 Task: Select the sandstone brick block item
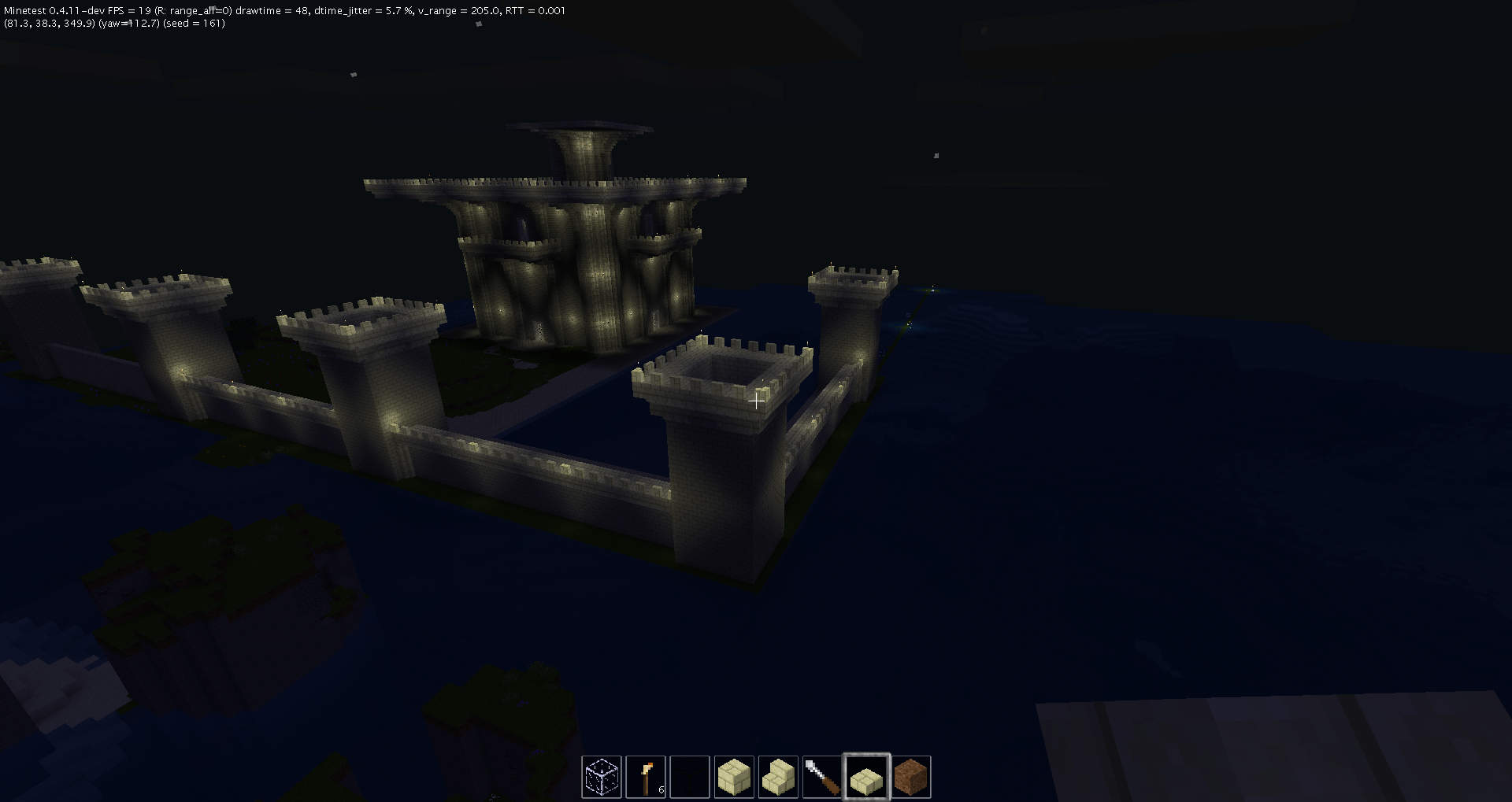734,777
